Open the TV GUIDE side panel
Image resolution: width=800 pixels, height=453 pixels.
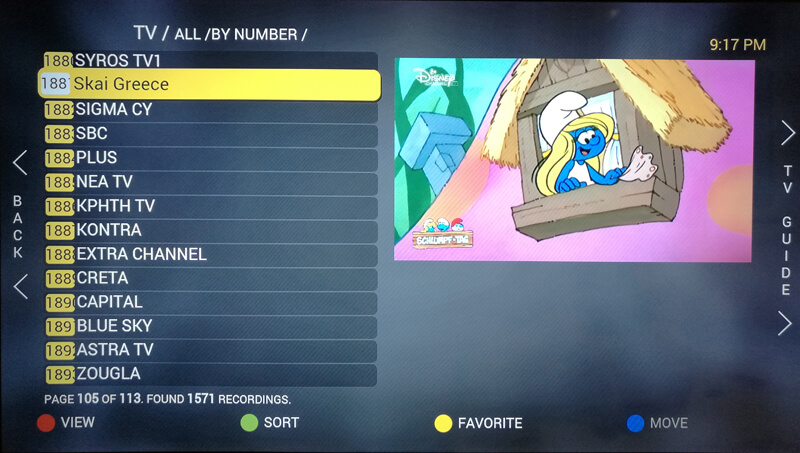coord(787,229)
